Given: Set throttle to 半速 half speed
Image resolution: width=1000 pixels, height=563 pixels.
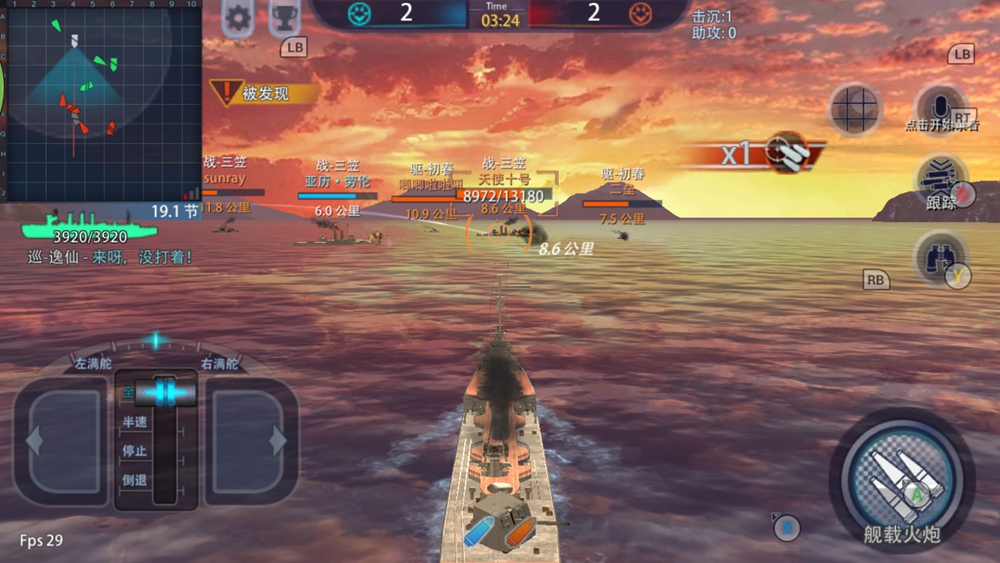Looking at the screenshot, I should pyautogui.click(x=135, y=422).
